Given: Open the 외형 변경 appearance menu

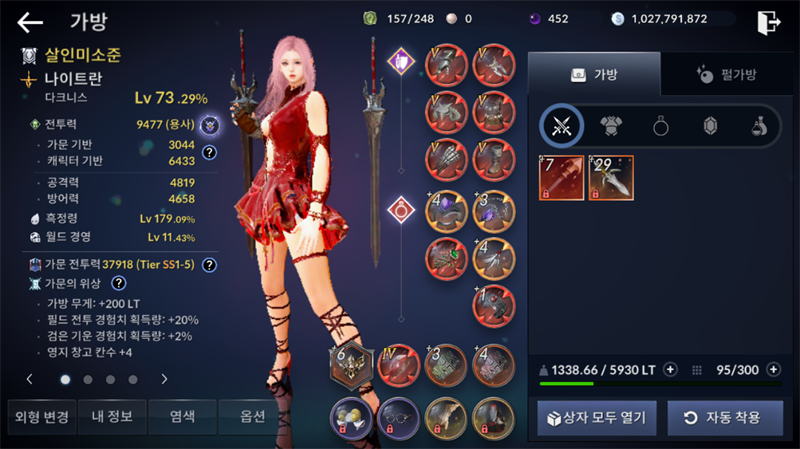Looking at the screenshot, I should point(38,417).
